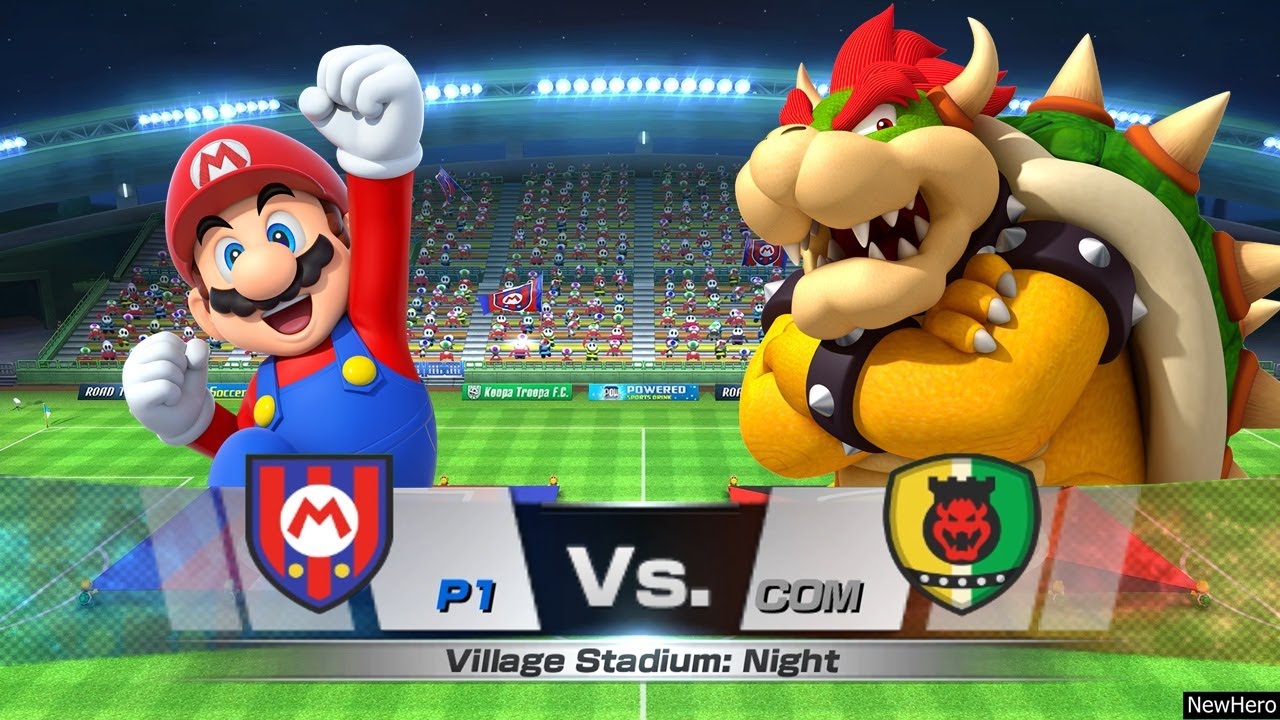
Task: Switch COM opponent to player controlled
Action: click(x=820, y=592)
